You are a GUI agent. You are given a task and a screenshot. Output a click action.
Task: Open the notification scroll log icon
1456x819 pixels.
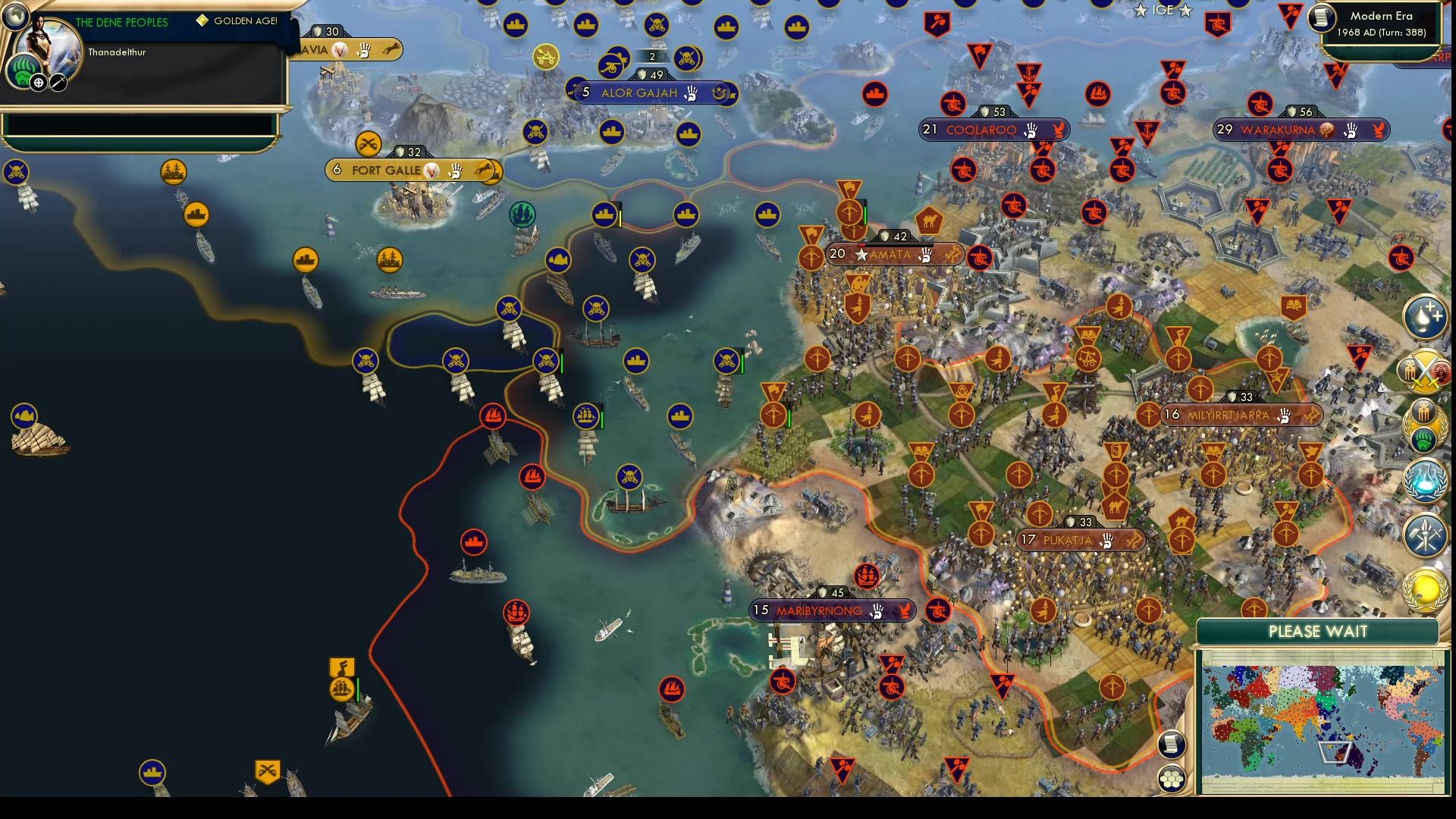point(1172,744)
